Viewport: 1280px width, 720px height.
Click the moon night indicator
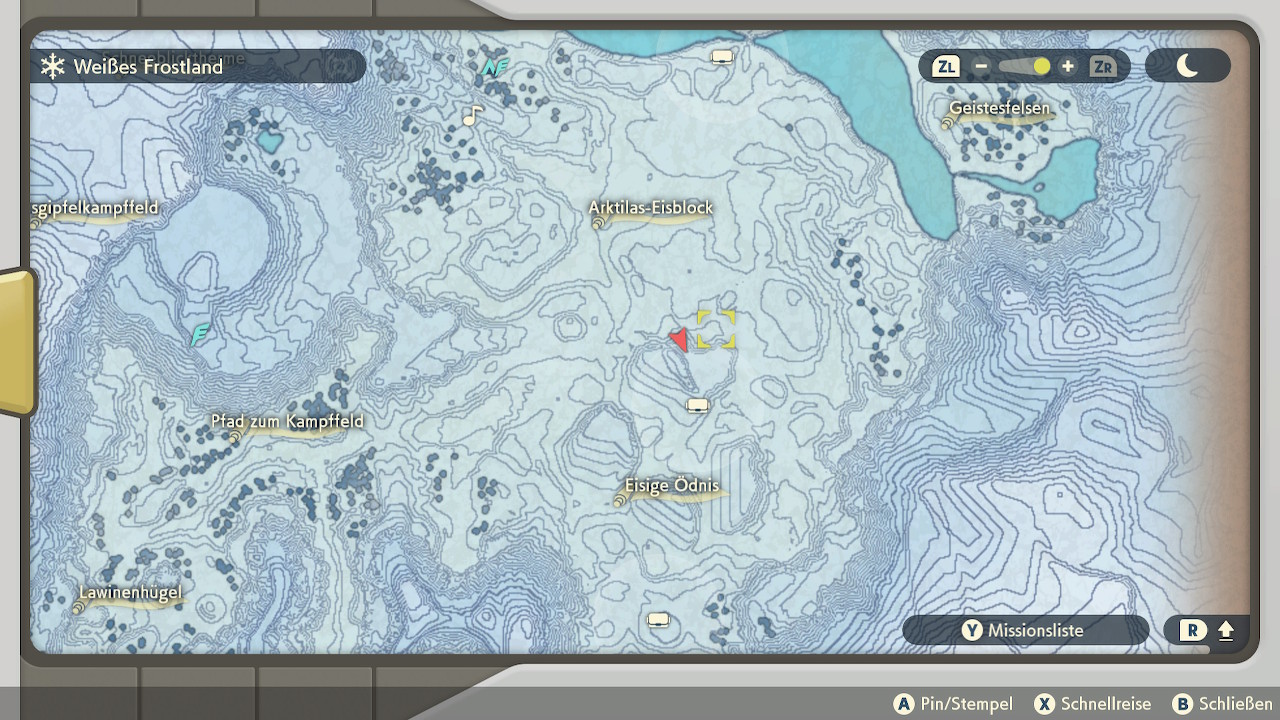(1187, 67)
